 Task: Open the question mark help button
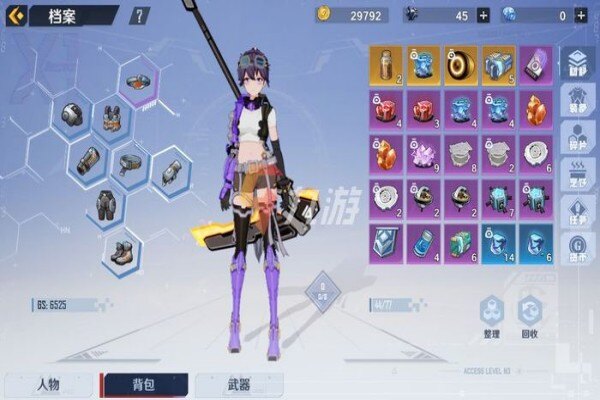point(139,15)
